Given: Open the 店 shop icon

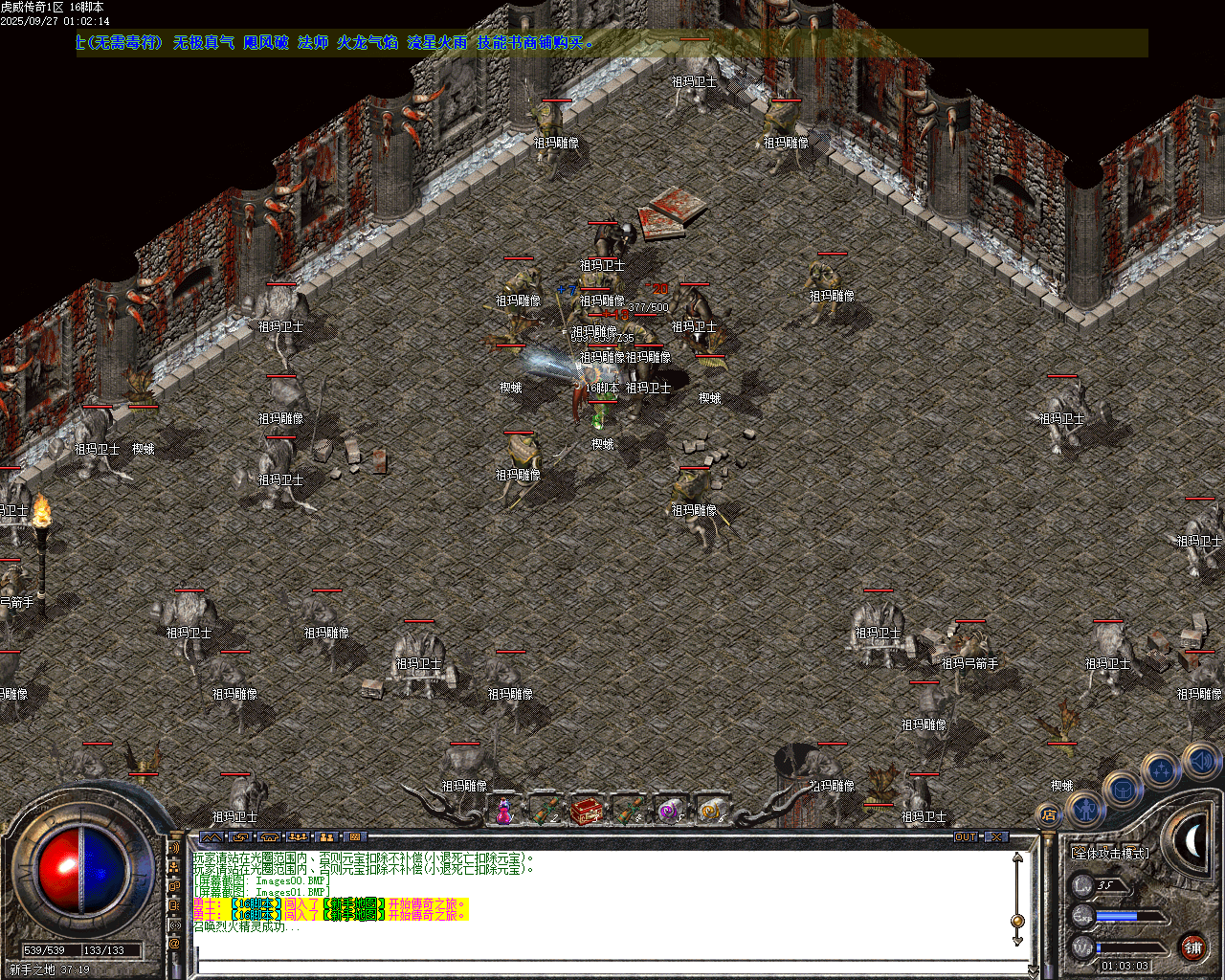Looking at the screenshot, I should pyautogui.click(x=1048, y=813).
